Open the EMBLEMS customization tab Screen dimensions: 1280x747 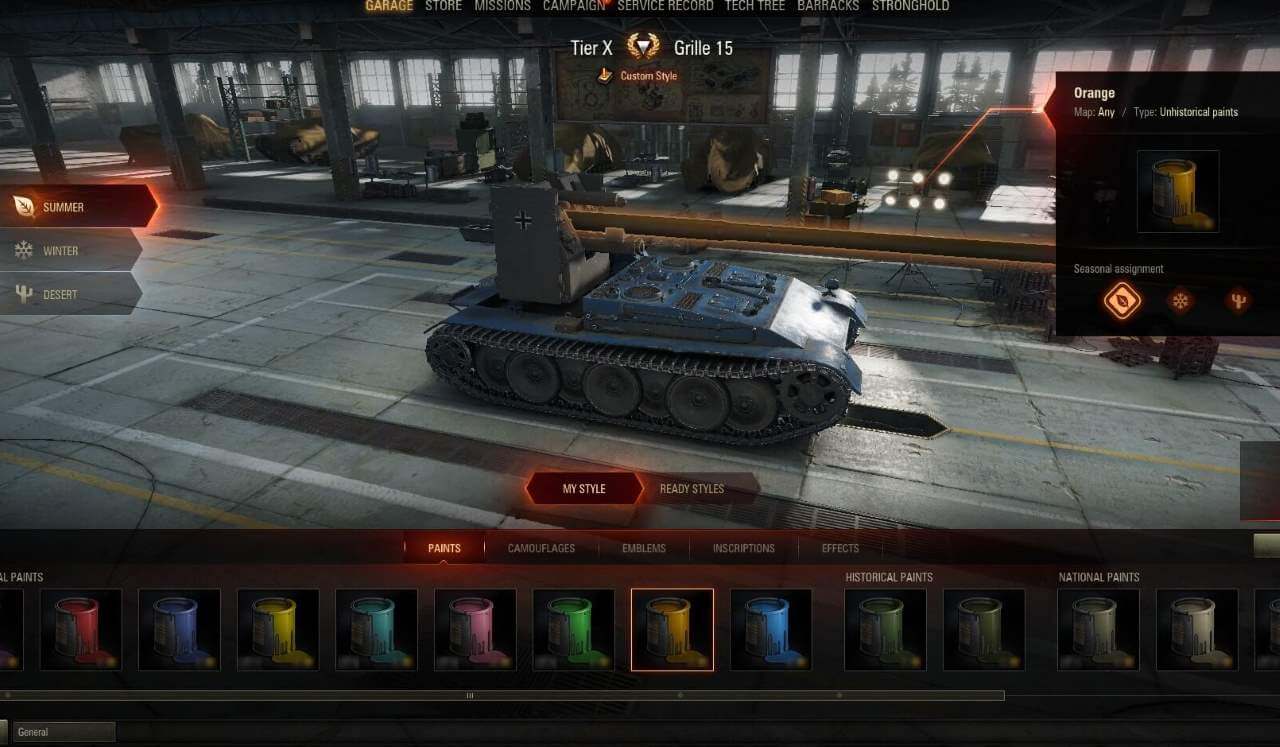[643, 548]
